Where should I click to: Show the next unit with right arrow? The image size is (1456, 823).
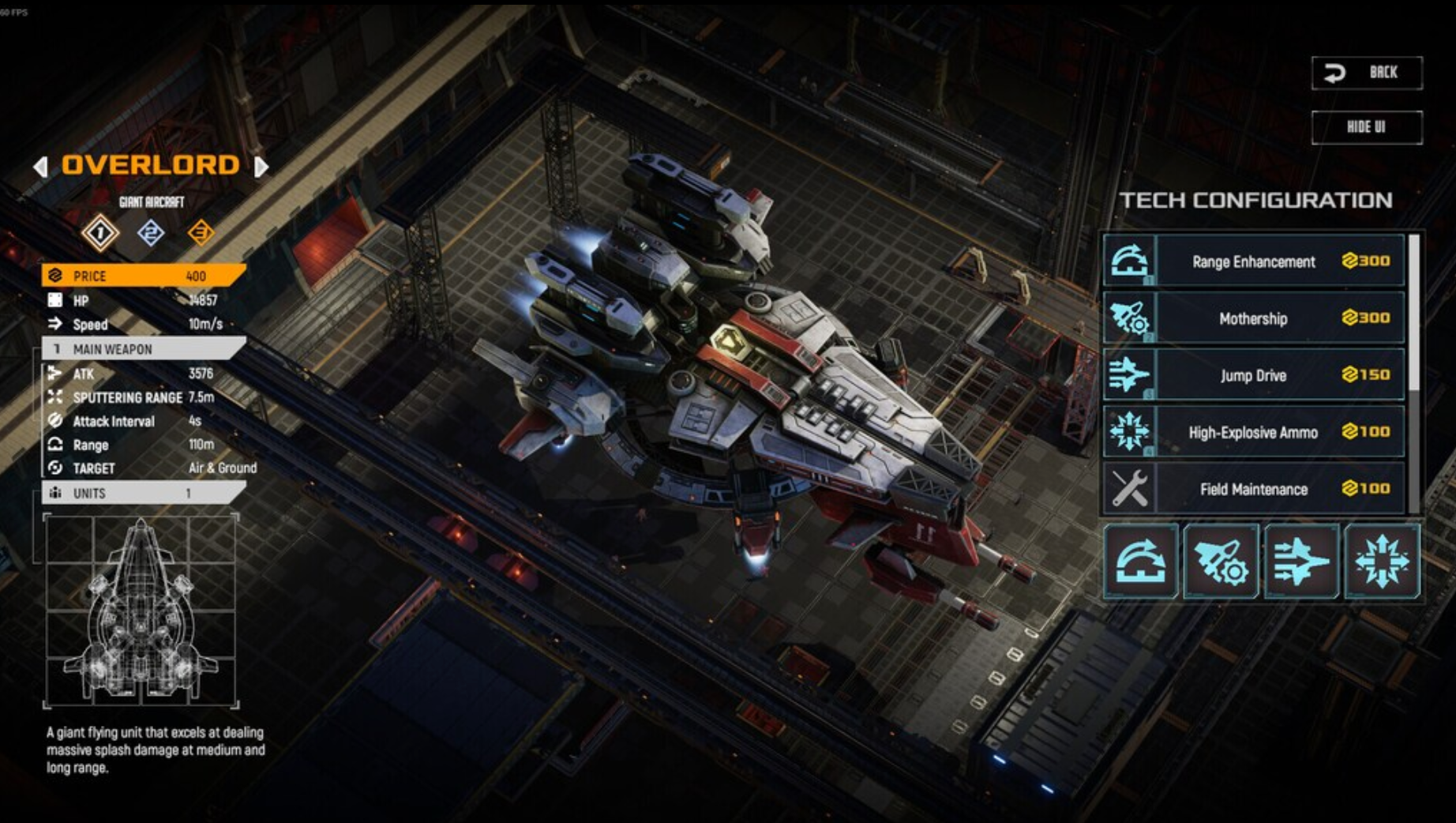(261, 166)
